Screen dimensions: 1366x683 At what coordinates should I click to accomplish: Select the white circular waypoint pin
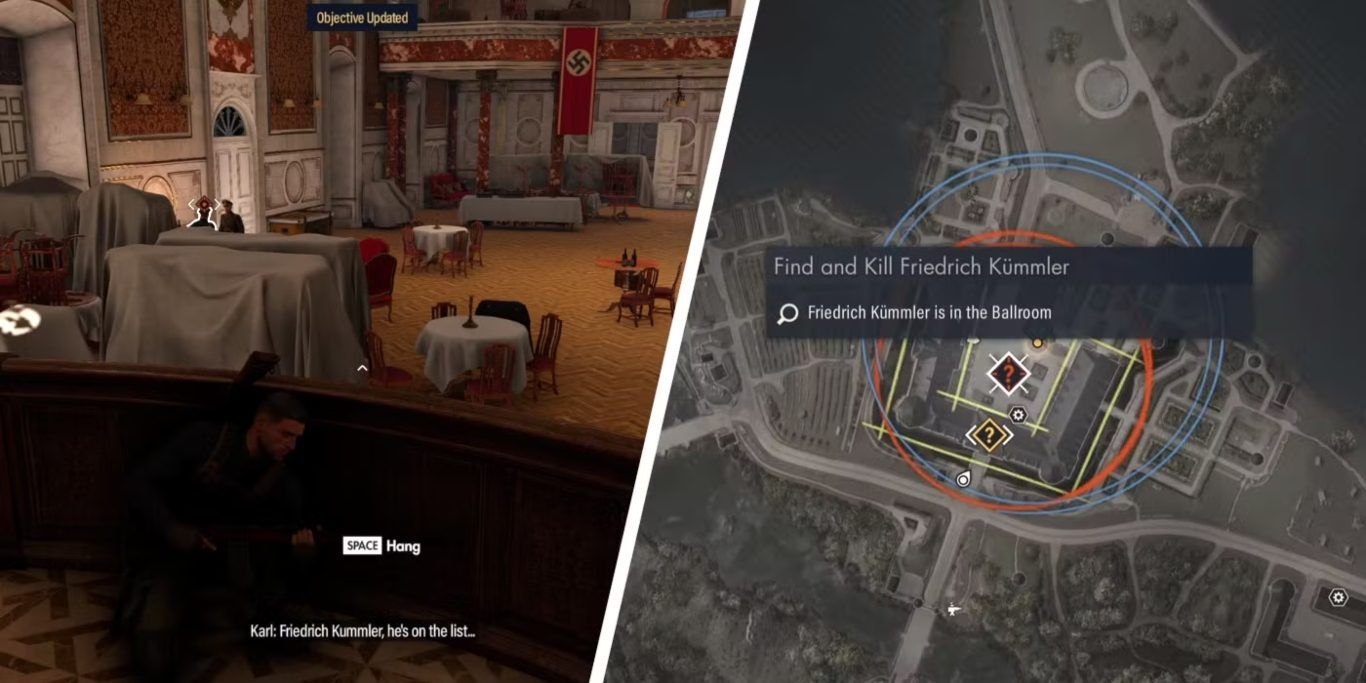coord(963,479)
